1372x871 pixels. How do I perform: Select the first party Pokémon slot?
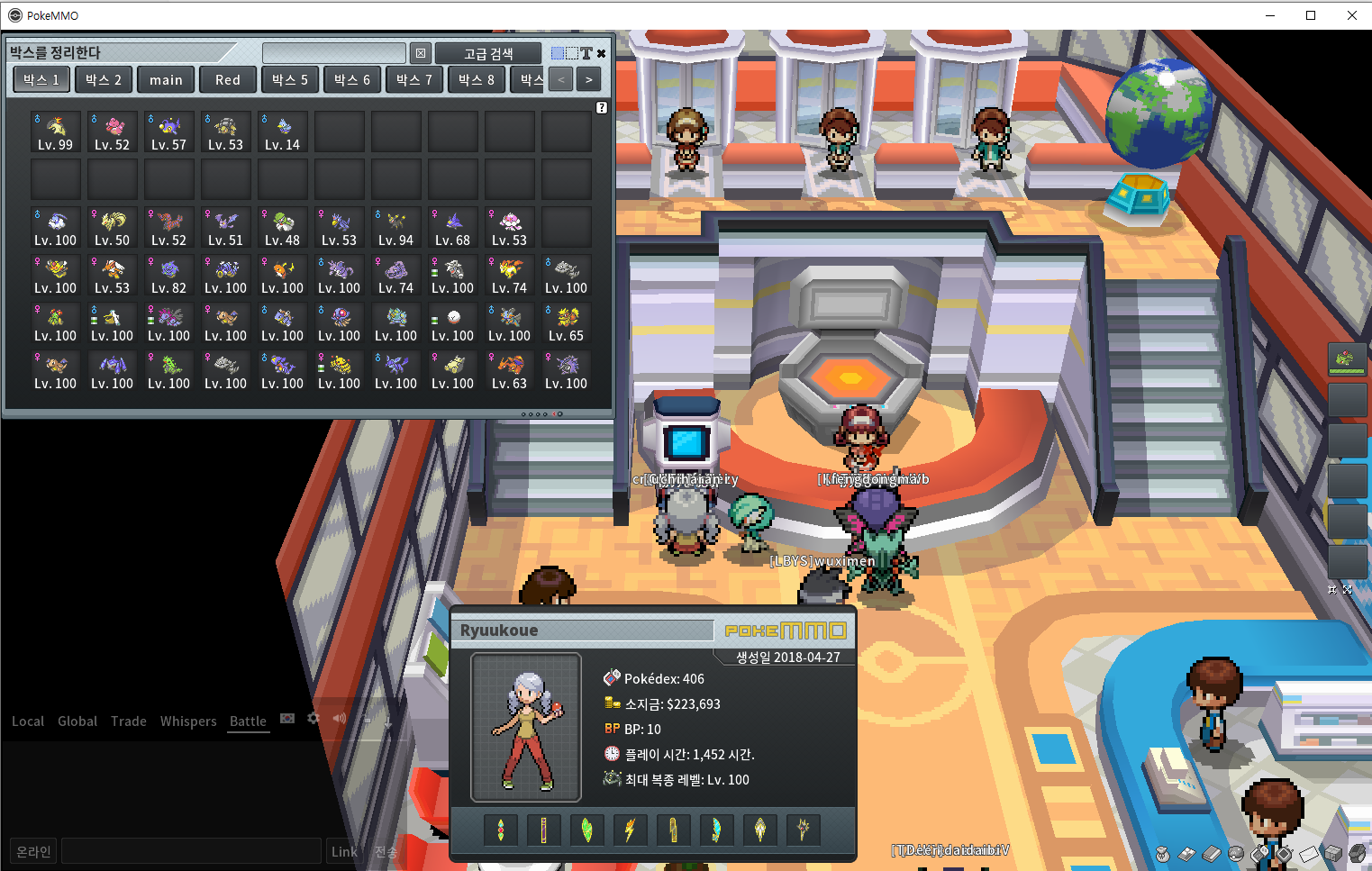point(1347,359)
